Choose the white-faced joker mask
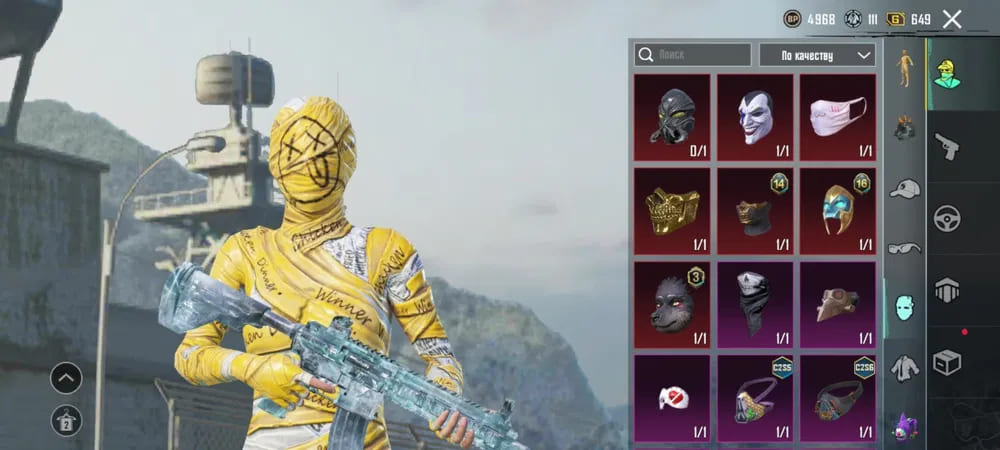 click(x=755, y=117)
